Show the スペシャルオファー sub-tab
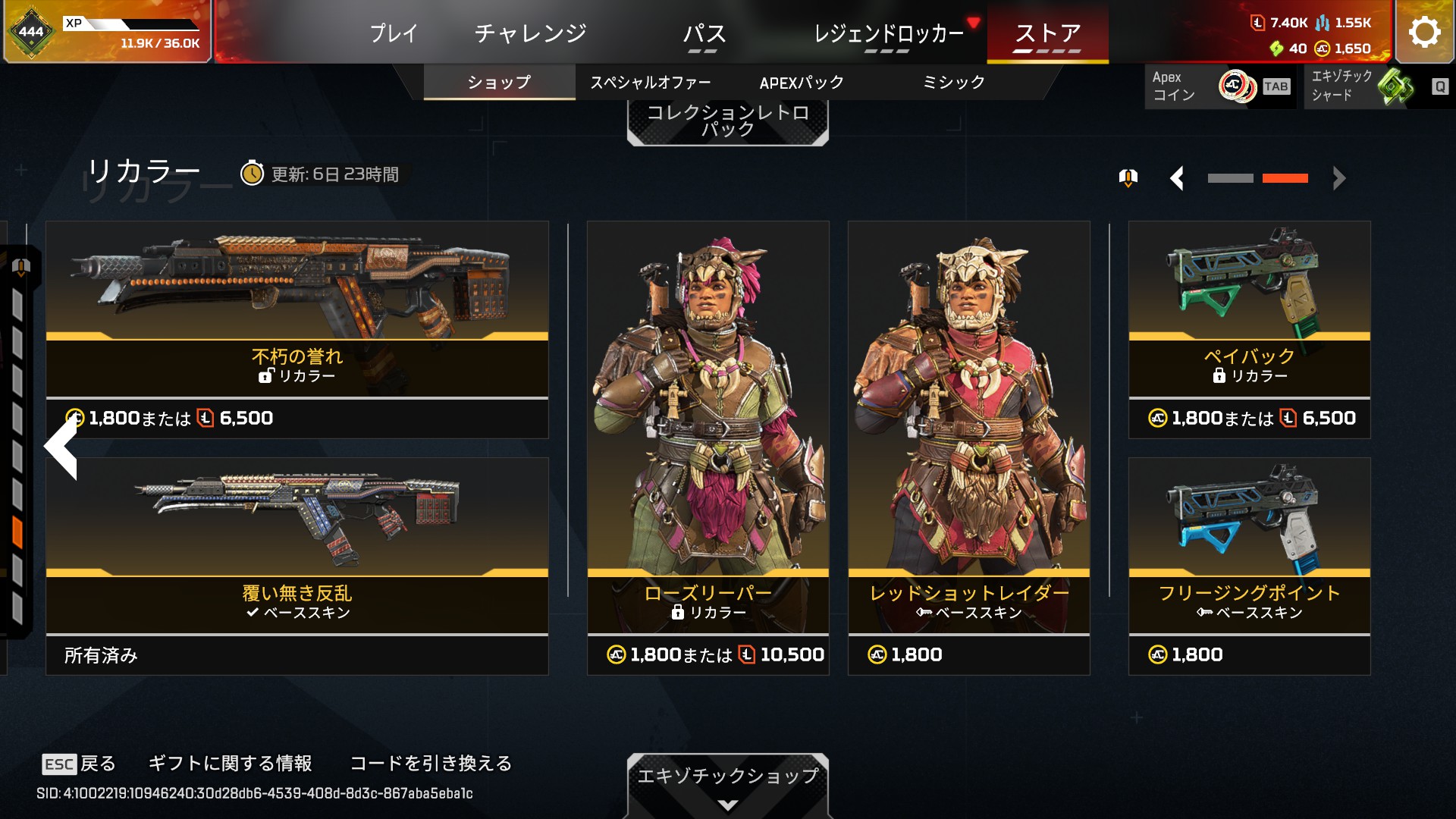Image resolution: width=1456 pixels, height=819 pixels. (x=651, y=82)
